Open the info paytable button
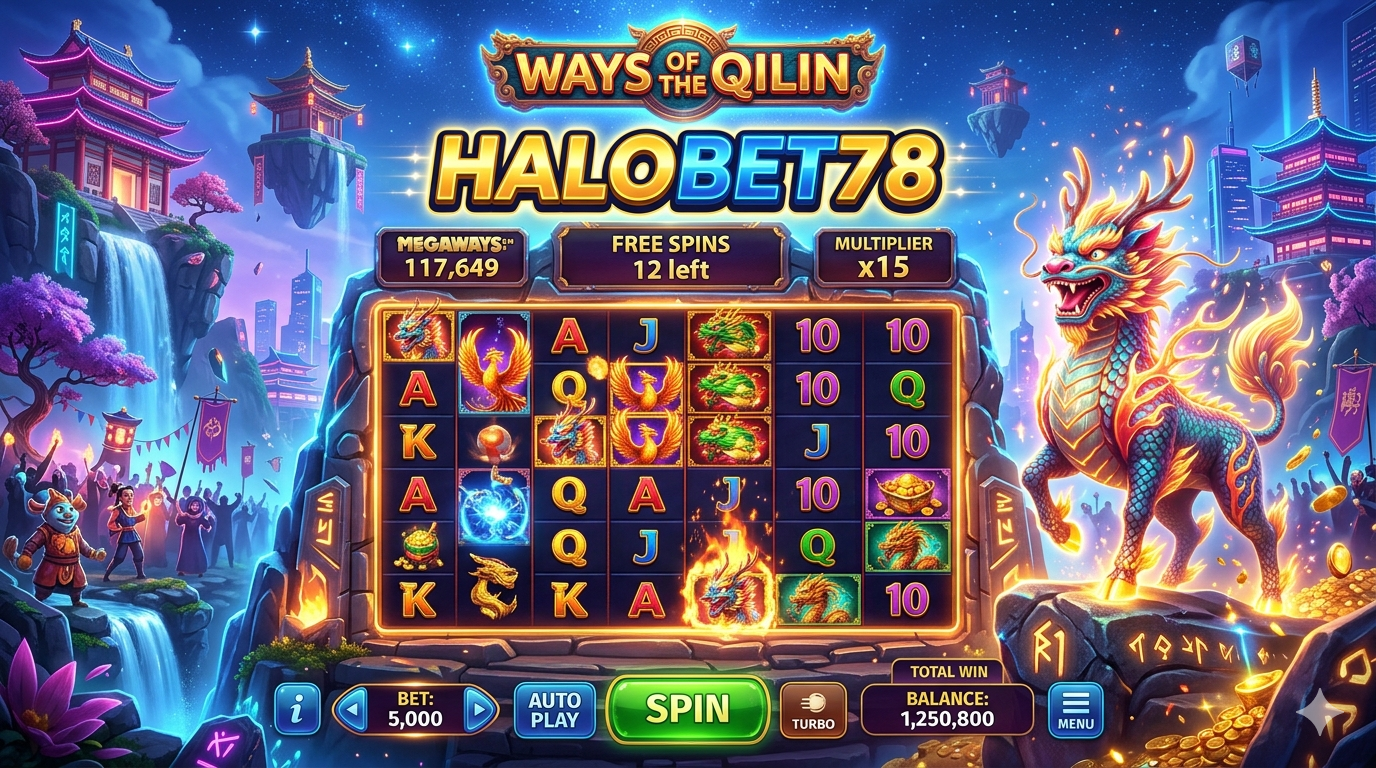The height and width of the screenshot is (768, 1376). 297,710
